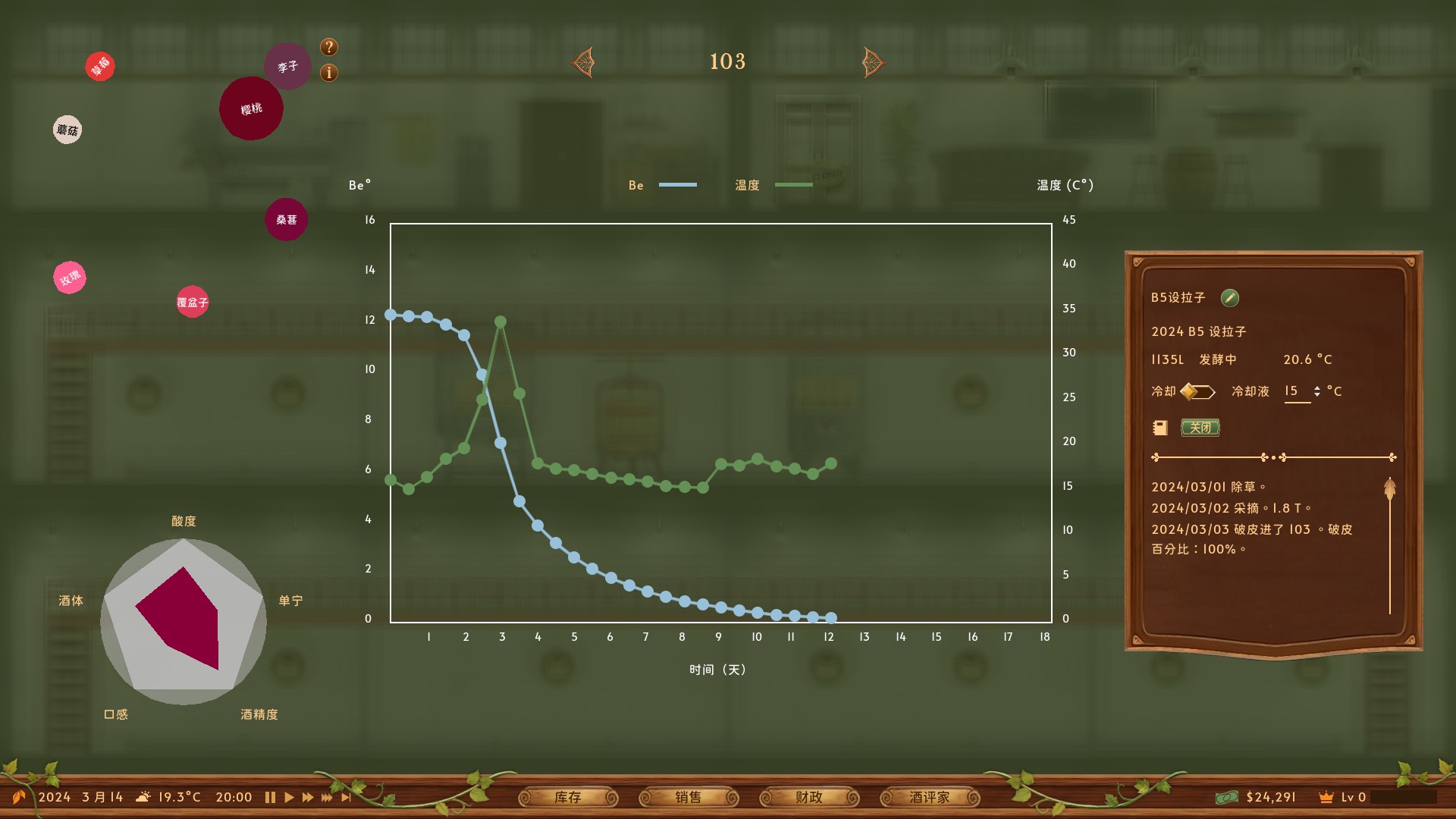
Task: Open the 销售 sales menu
Action: point(688,797)
